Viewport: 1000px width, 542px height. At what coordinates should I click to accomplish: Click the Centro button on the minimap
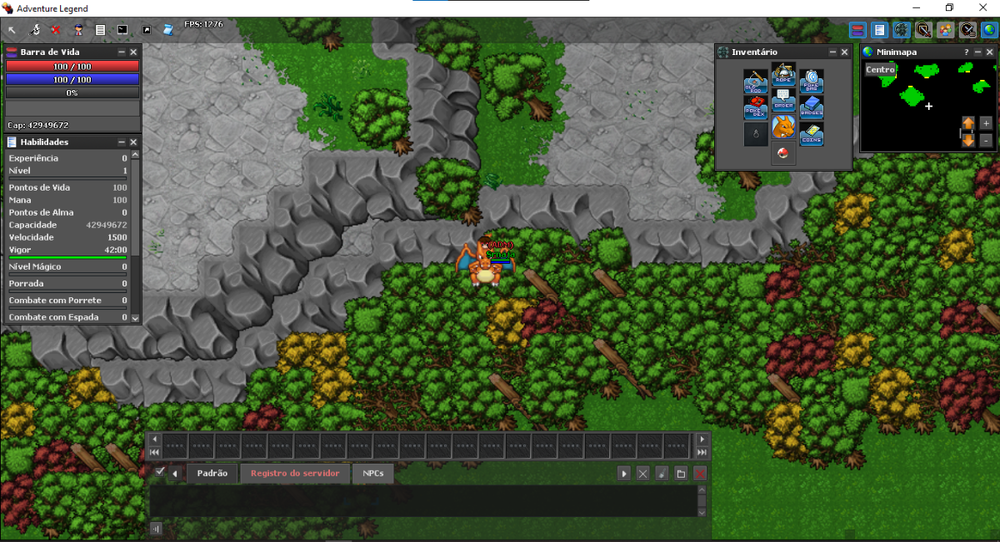tap(880, 70)
